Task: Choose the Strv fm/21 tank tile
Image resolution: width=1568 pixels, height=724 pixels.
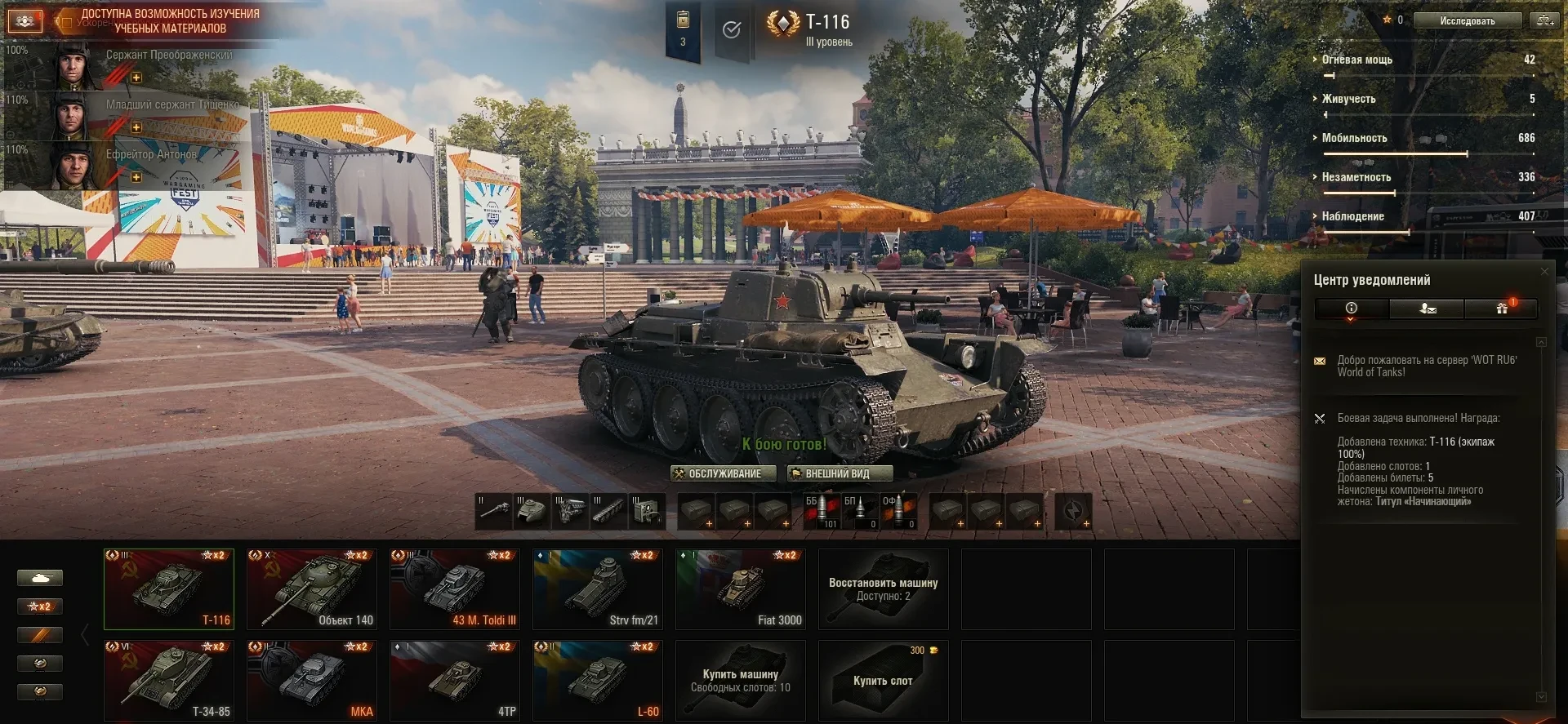Action: click(x=597, y=589)
